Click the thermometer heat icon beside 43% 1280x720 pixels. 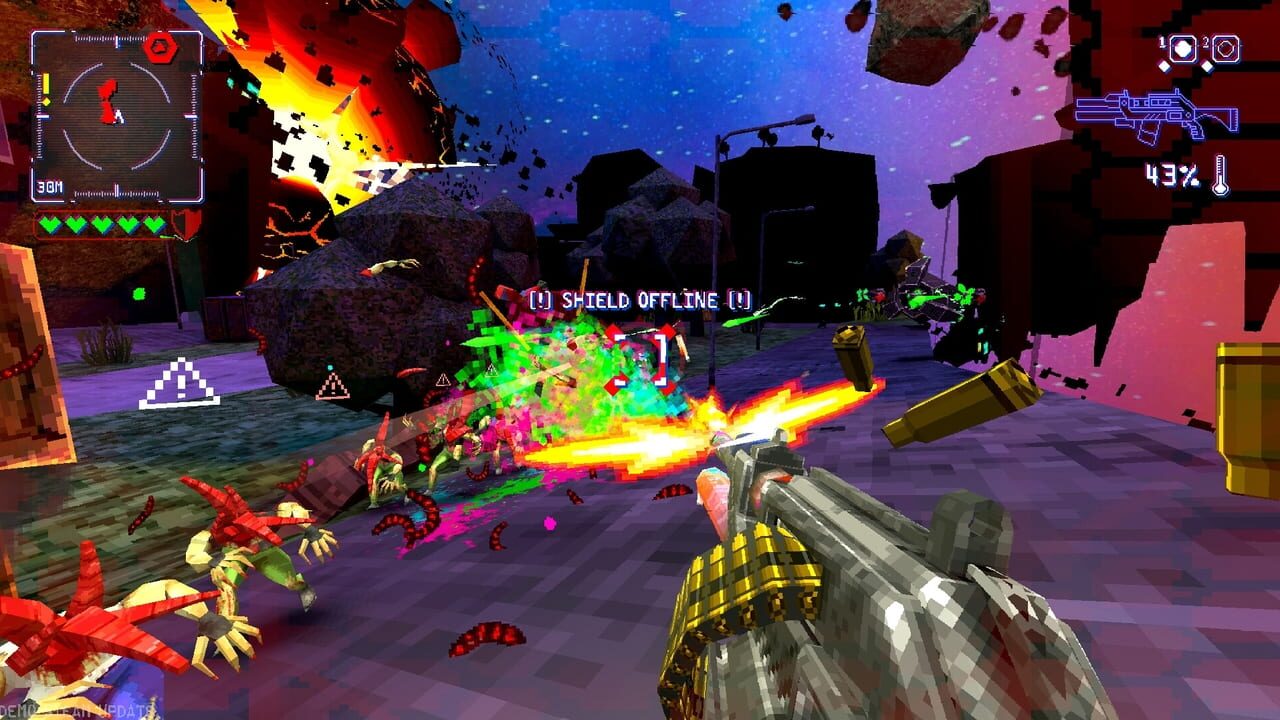[x=1220, y=173]
